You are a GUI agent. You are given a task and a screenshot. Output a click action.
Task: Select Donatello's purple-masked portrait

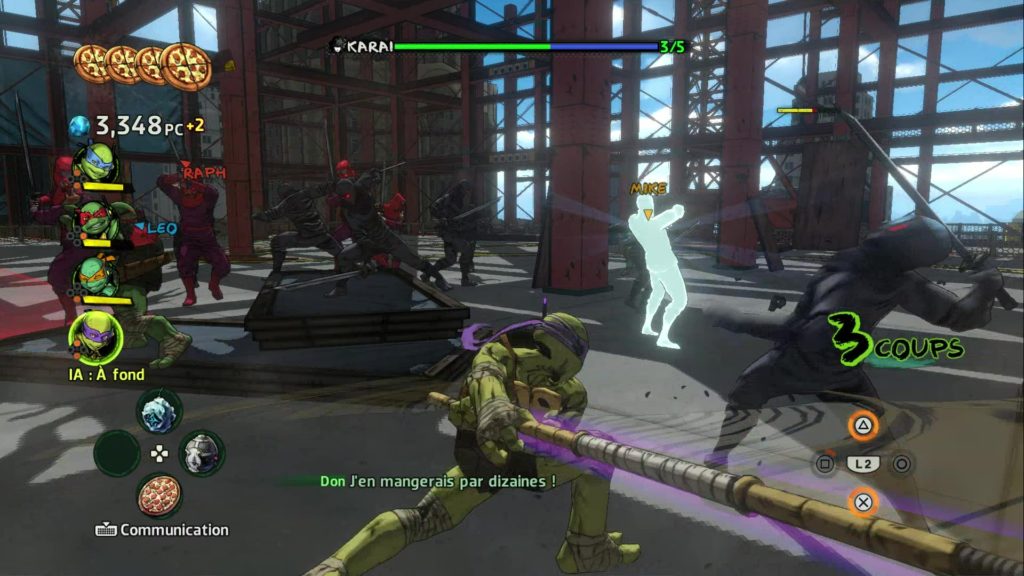[x=96, y=337]
